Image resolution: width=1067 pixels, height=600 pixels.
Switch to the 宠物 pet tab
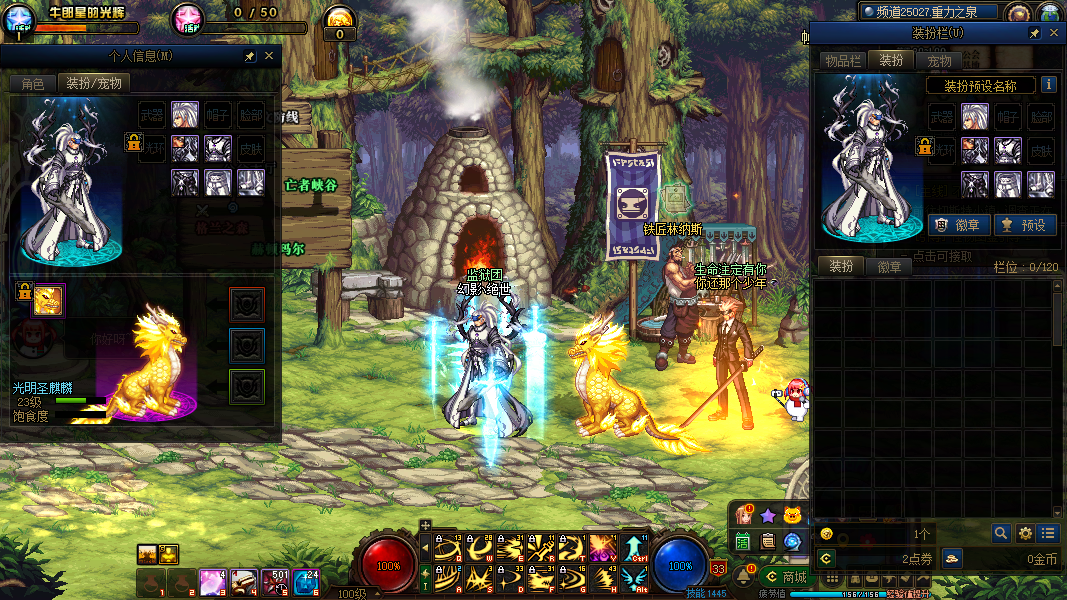pos(939,61)
